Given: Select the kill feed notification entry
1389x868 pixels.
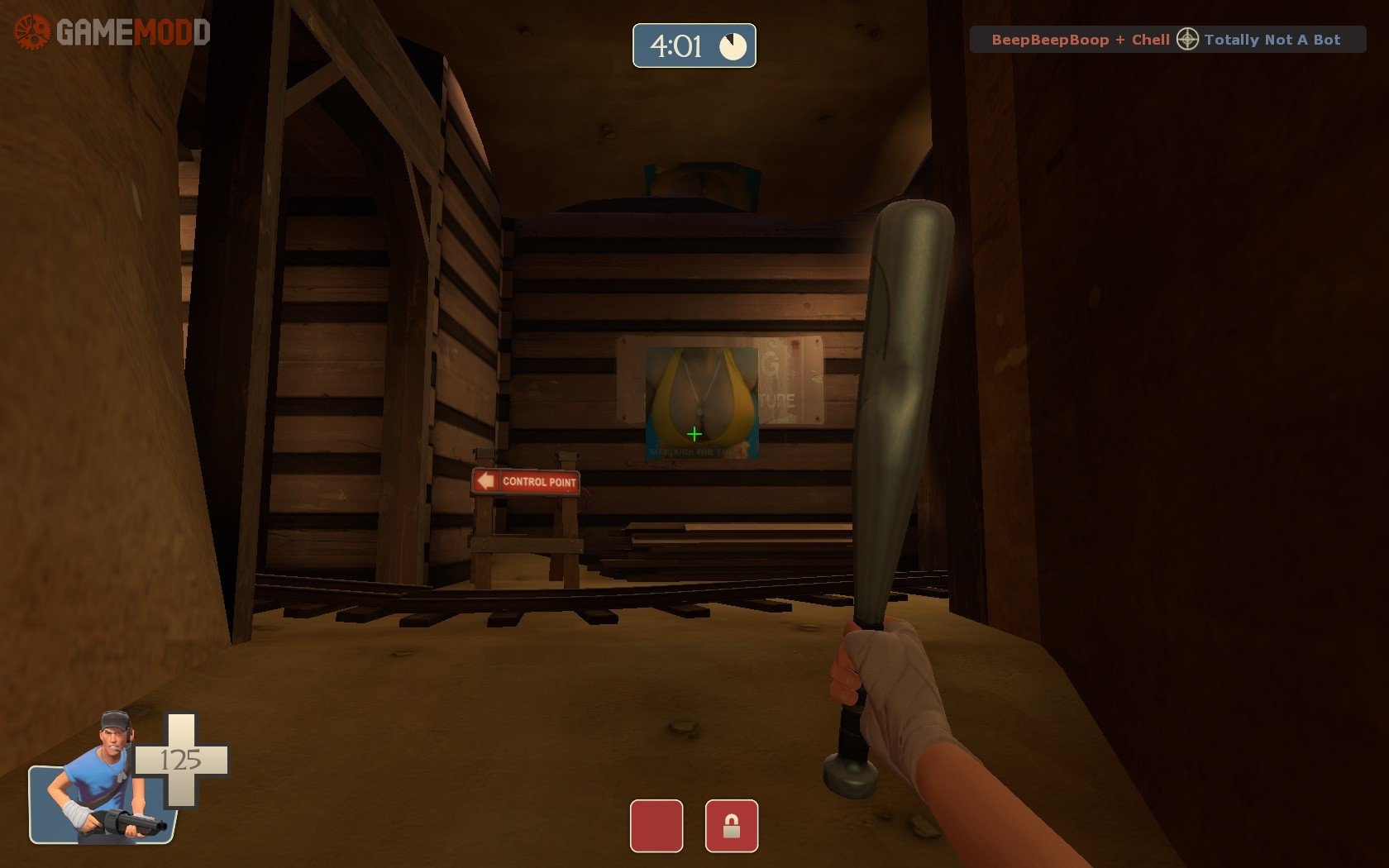Looking at the screenshot, I should coord(1167,40).
